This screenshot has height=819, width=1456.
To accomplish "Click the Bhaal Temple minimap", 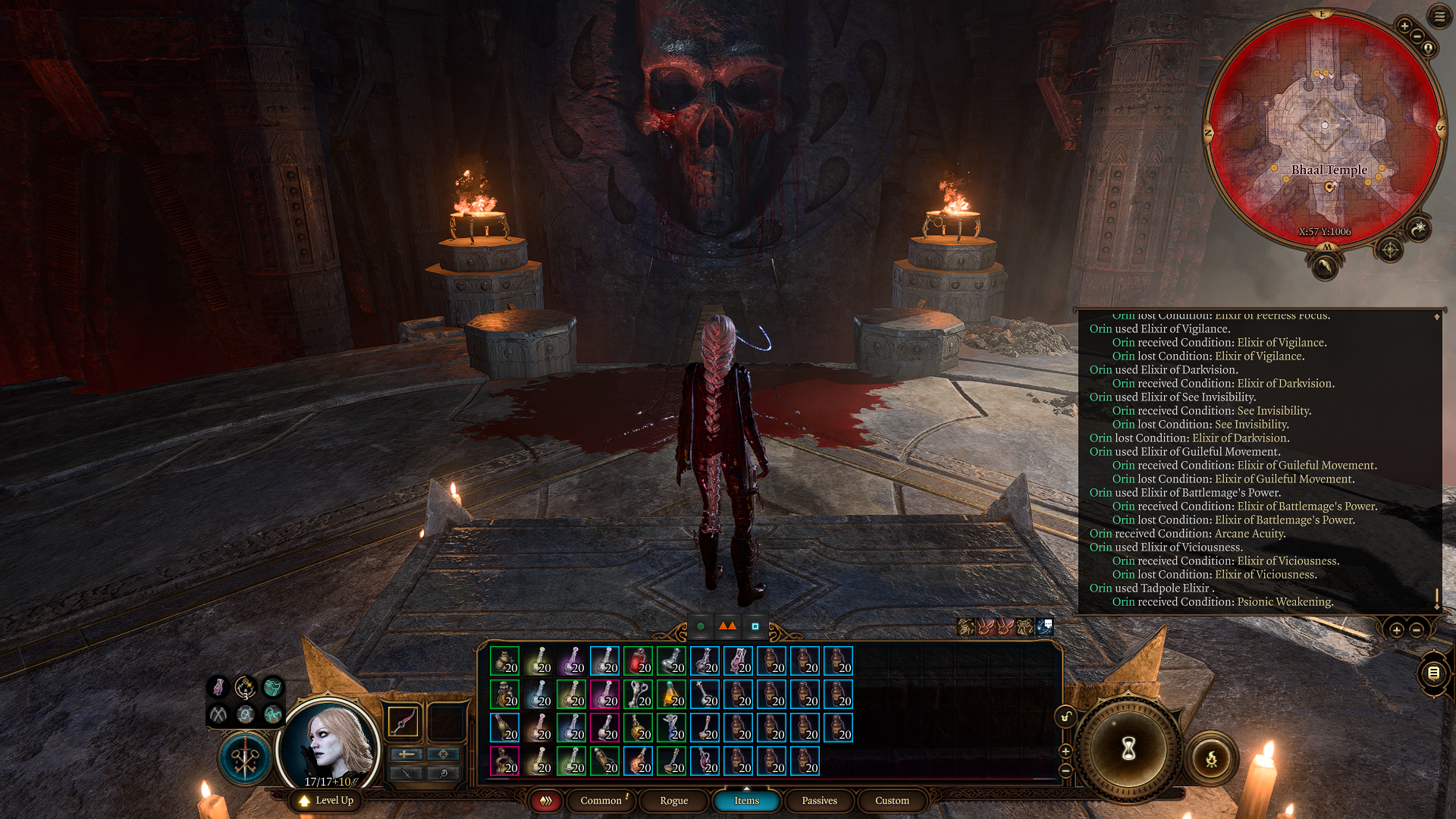I will point(1324,129).
